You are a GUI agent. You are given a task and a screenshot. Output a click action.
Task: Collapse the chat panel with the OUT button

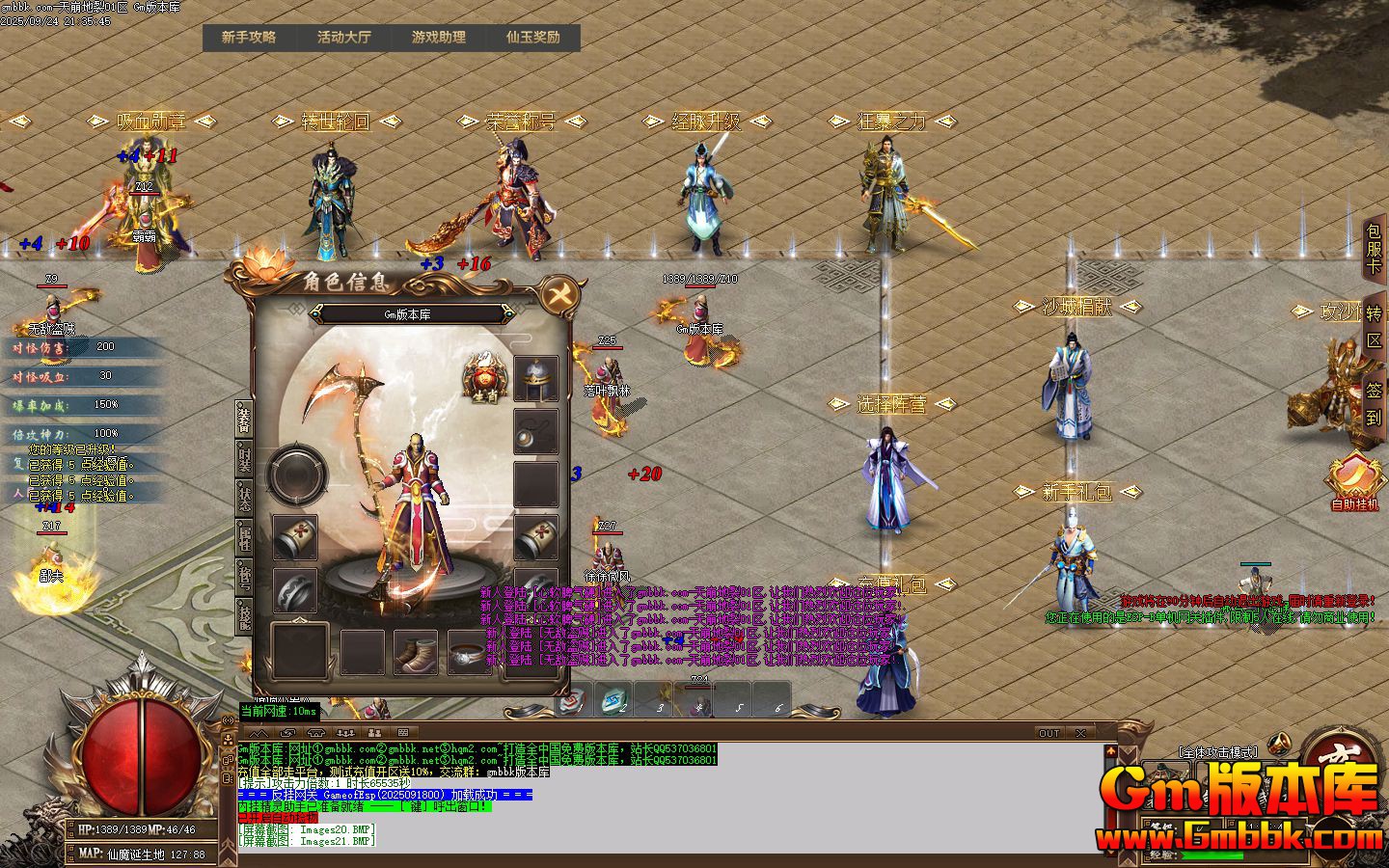[x=1049, y=733]
